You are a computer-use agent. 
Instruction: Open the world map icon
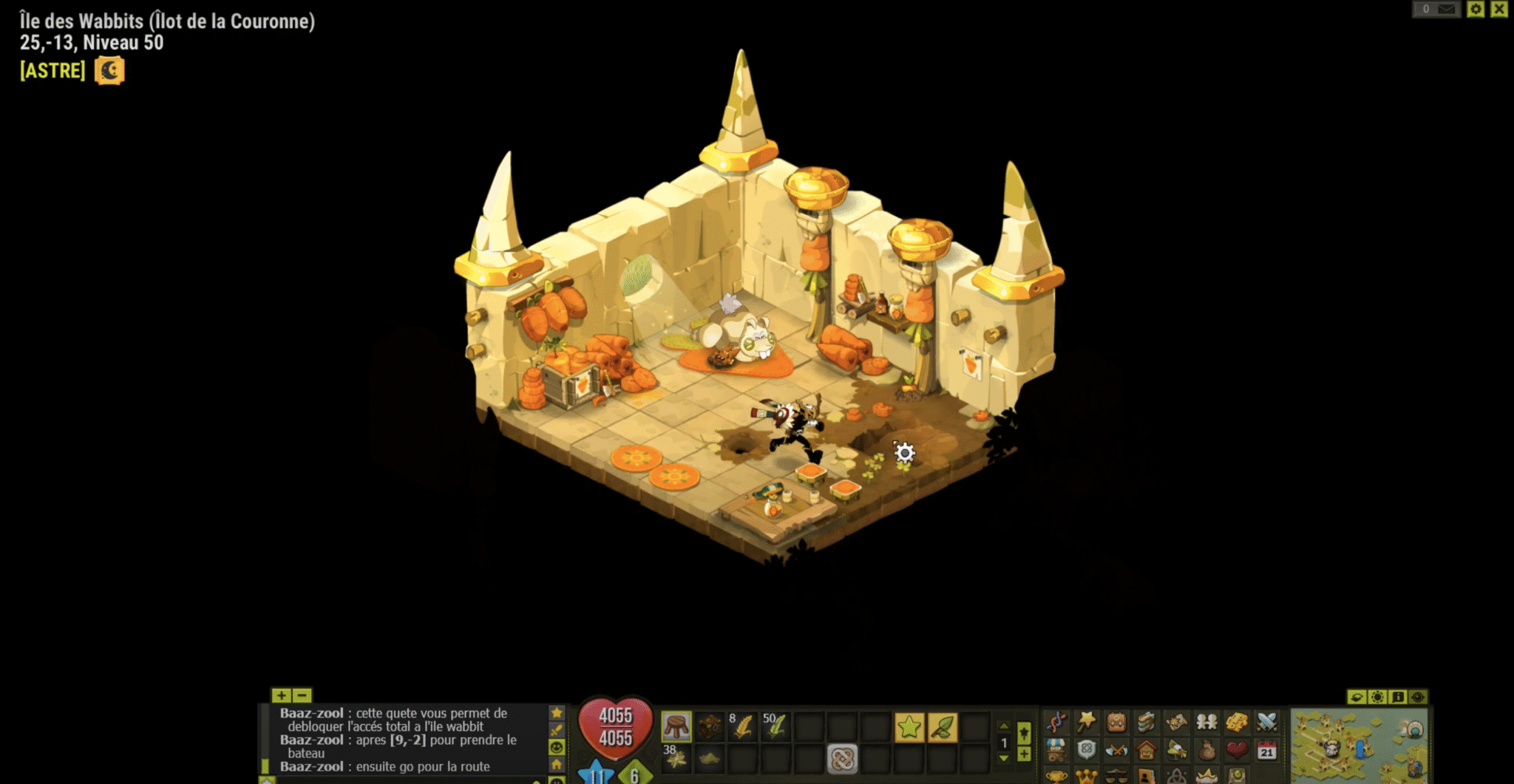point(1176,723)
